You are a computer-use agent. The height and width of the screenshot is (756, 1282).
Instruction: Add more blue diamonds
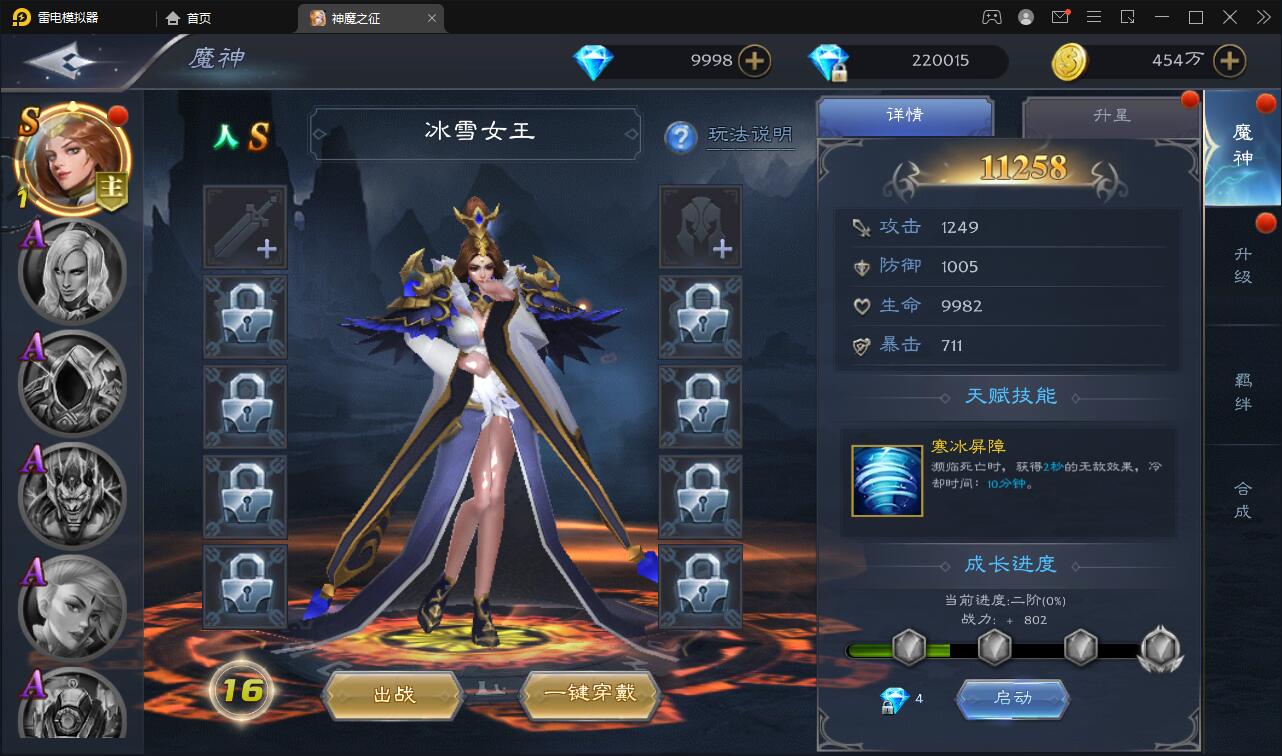[754, 61]
